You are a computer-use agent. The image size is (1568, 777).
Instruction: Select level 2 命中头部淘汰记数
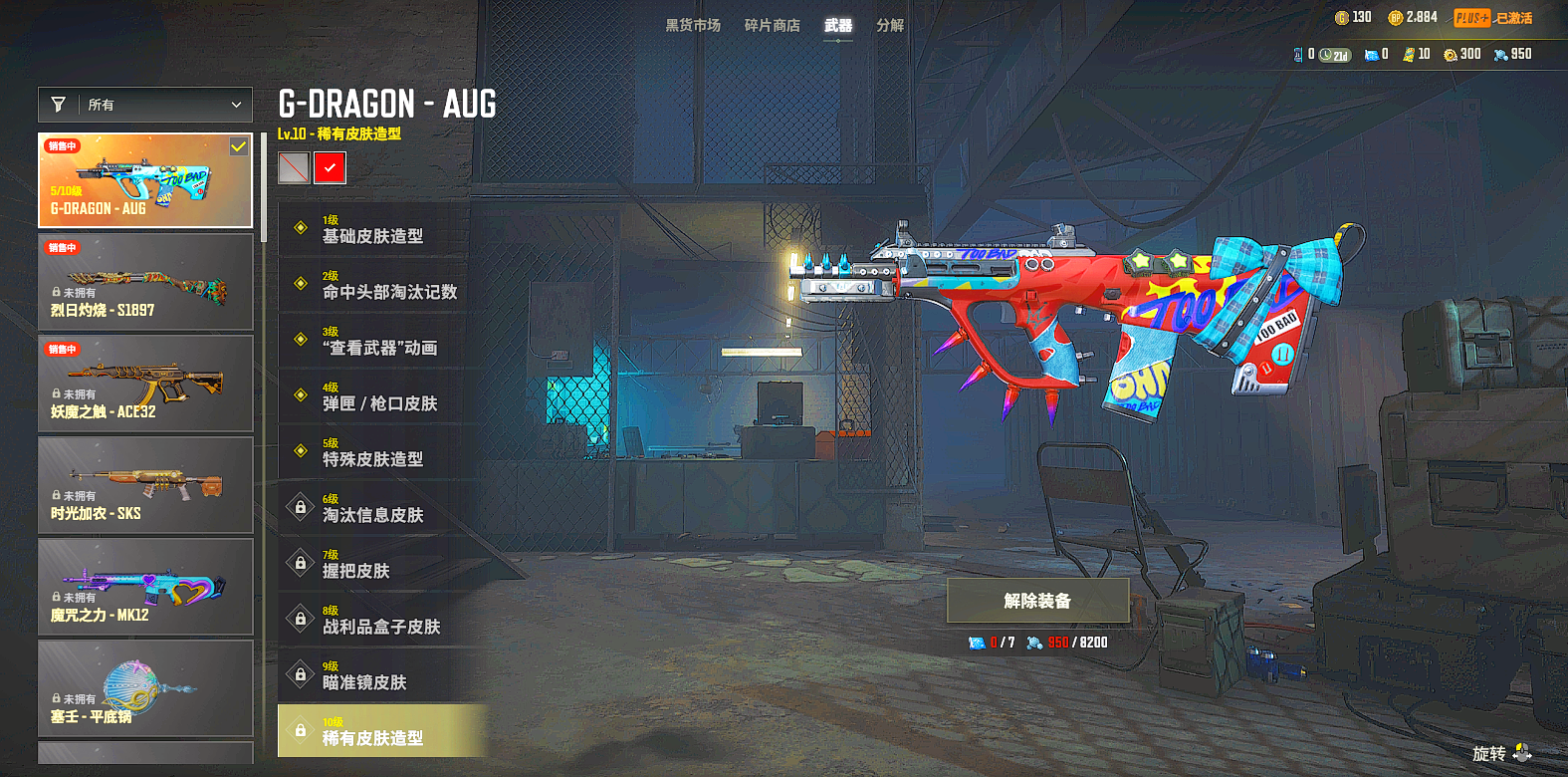click(388, 285)
